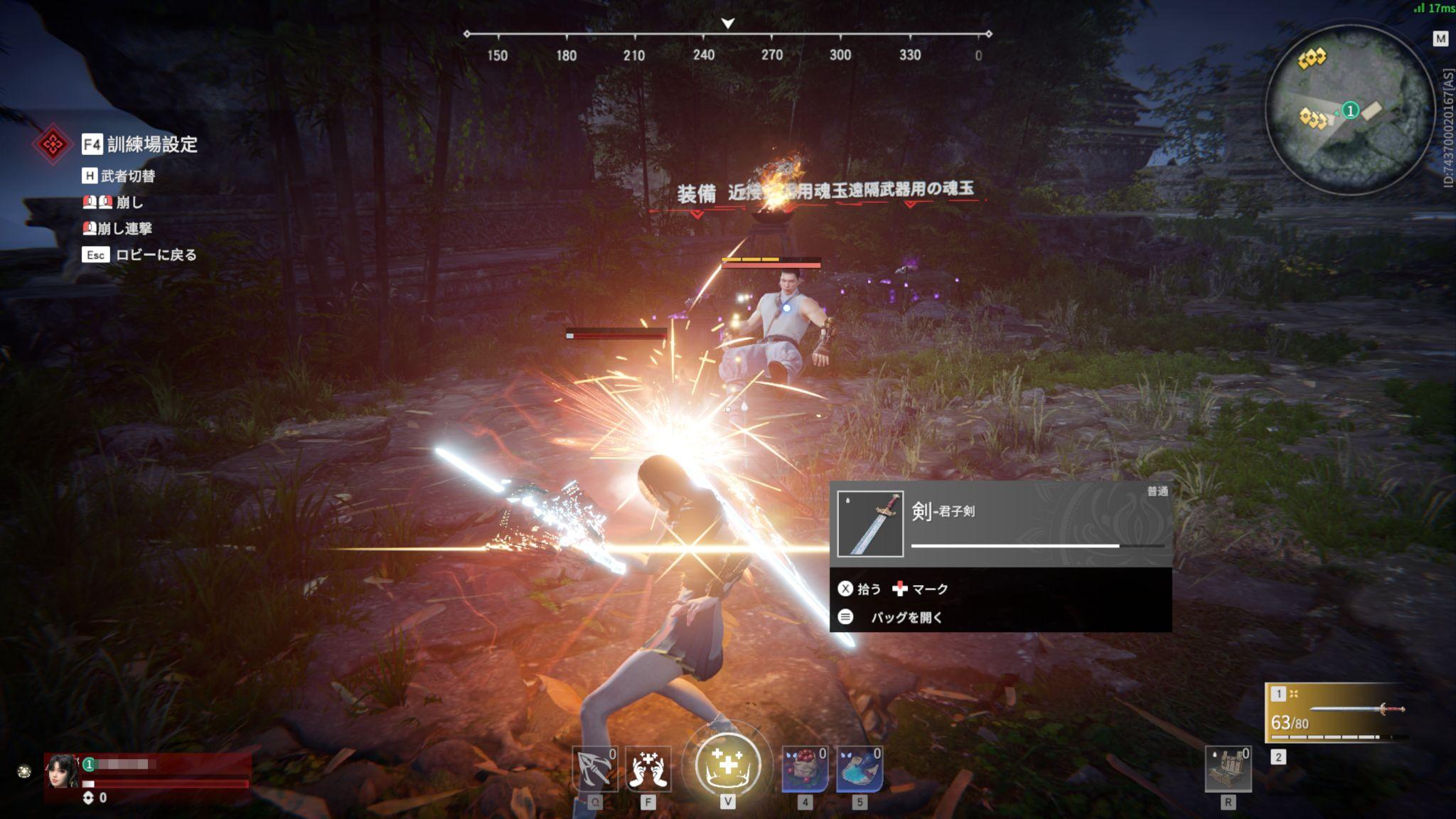Image resolution: width=1456 pixels, height=819 pixels.
Task: Use the blue armor powder consumable
Action: pyautogui.click(x=860, y=769)
